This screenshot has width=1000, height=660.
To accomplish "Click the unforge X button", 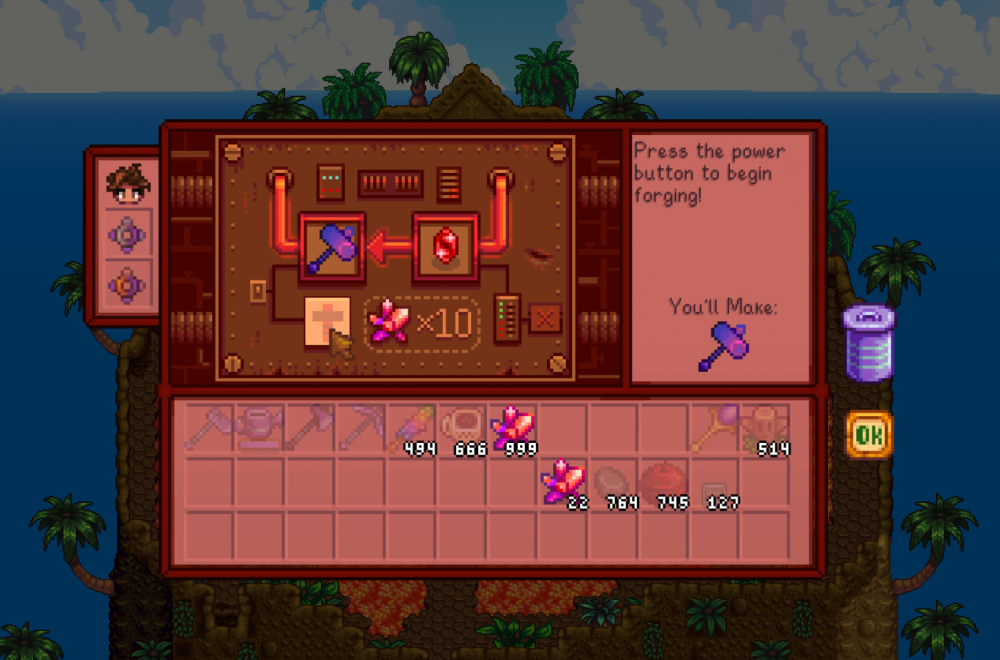I will [545, 319].
